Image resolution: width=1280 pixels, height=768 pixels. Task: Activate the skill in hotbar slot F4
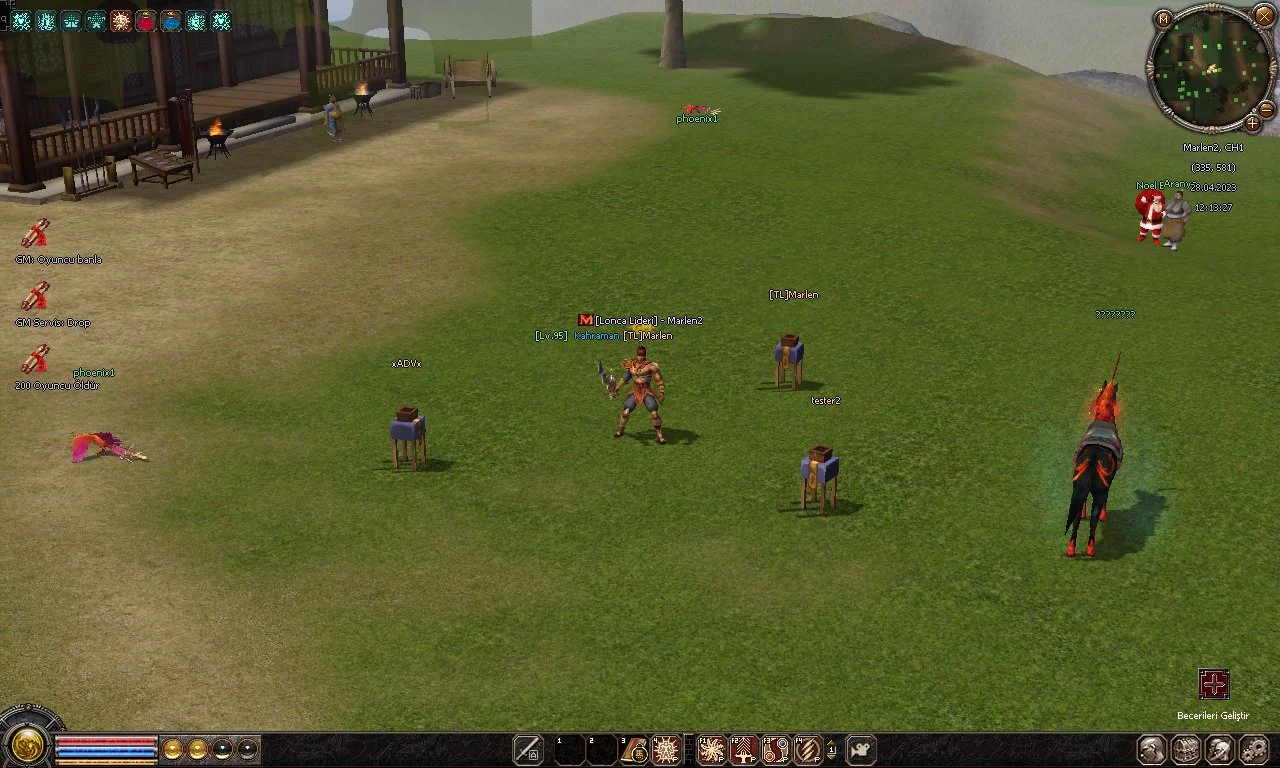(808, 749)
